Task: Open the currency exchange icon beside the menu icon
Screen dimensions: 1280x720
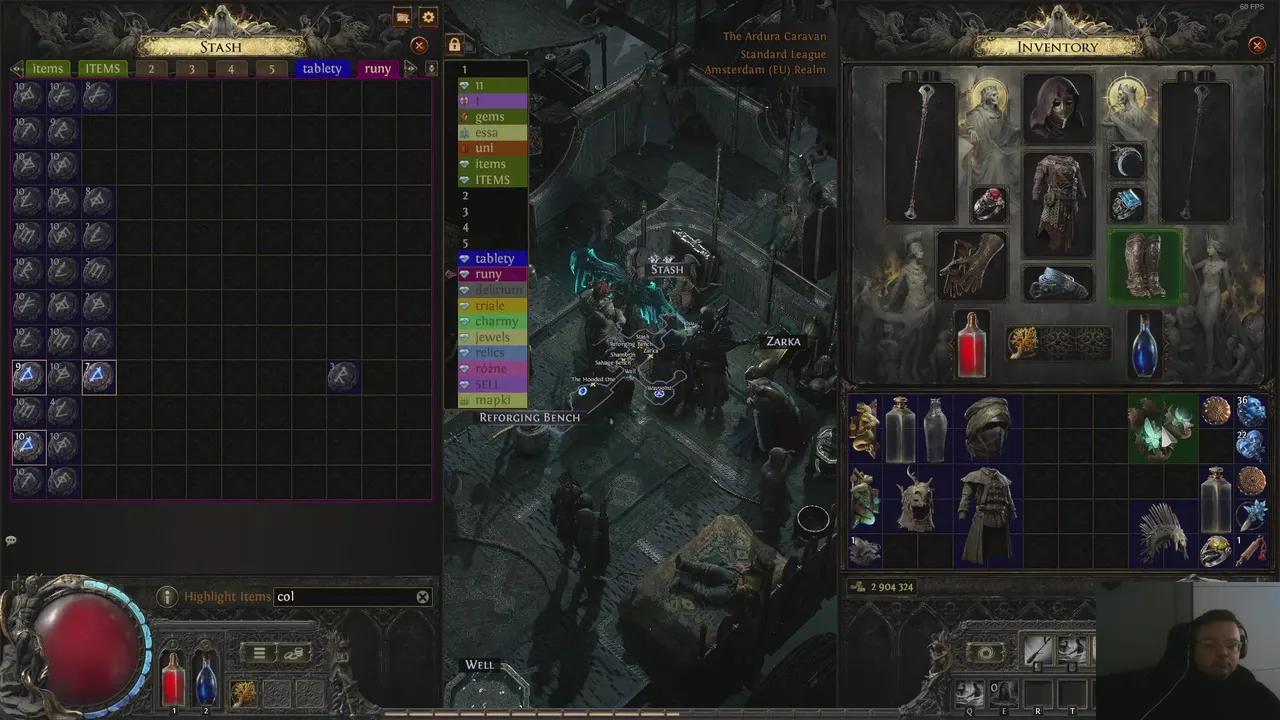Action: click(295, 652)
